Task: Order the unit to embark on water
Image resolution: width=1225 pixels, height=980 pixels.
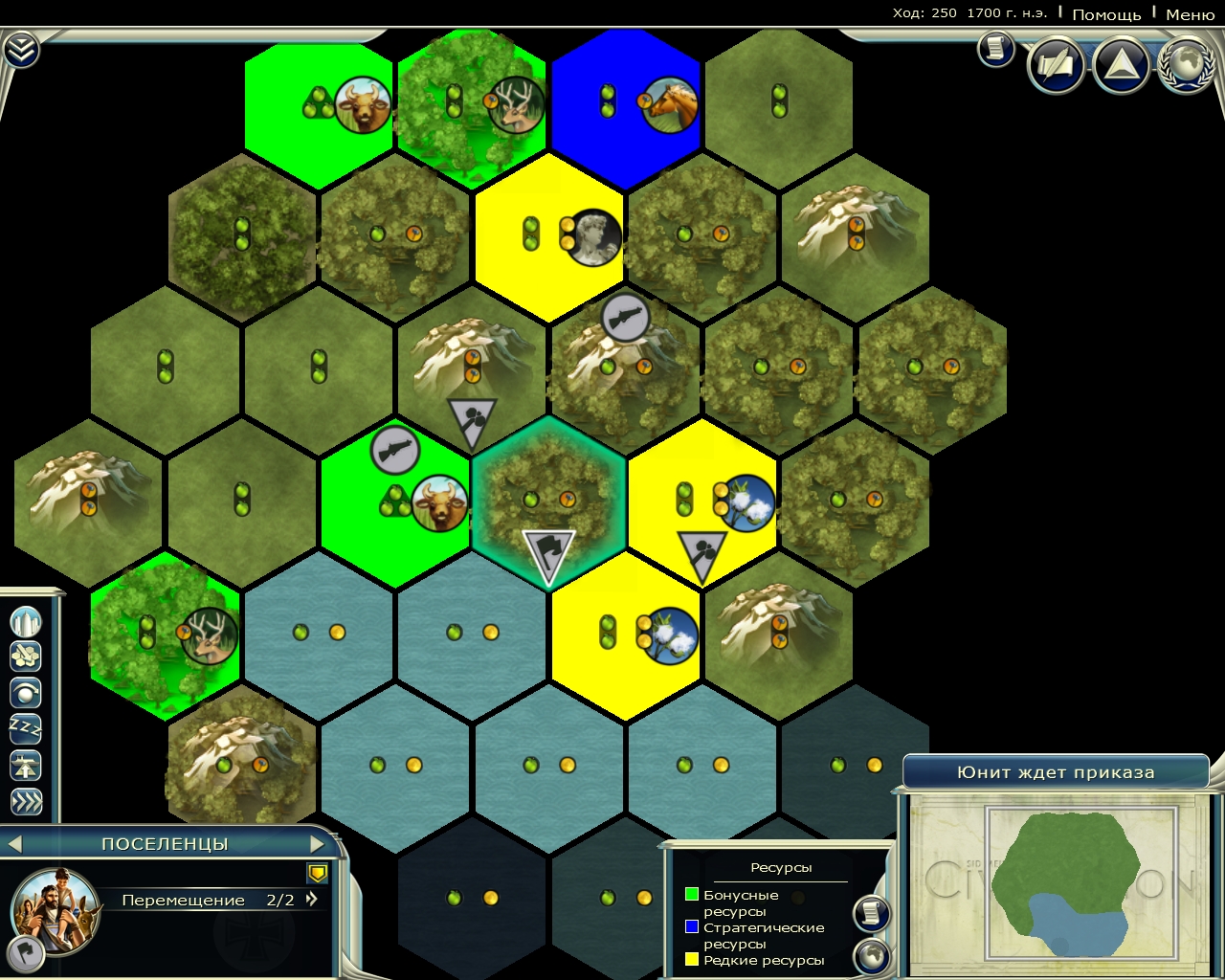Action: (x=27, y=764)
